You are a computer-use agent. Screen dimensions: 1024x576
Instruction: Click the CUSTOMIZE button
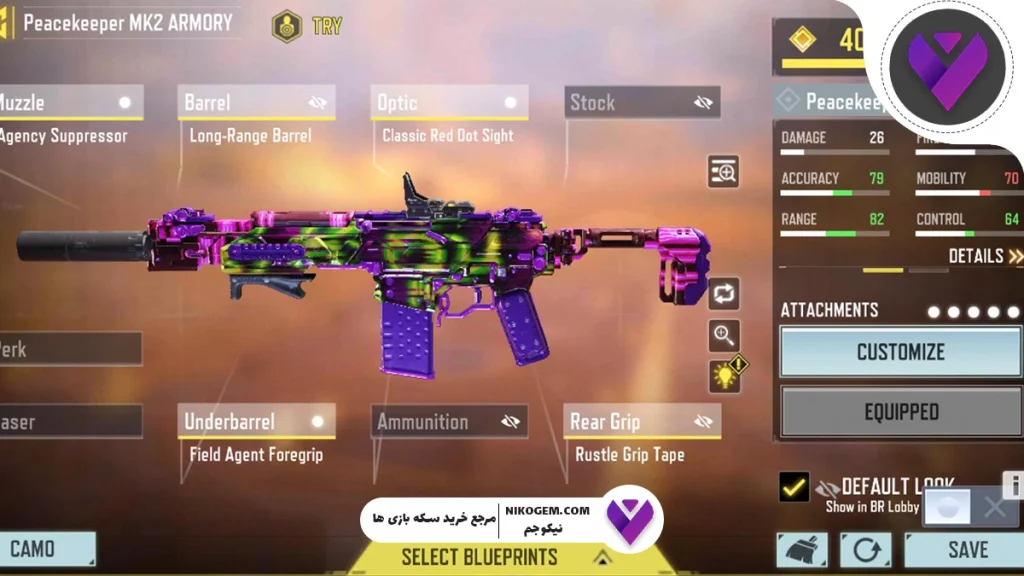(x=900, y=352)
